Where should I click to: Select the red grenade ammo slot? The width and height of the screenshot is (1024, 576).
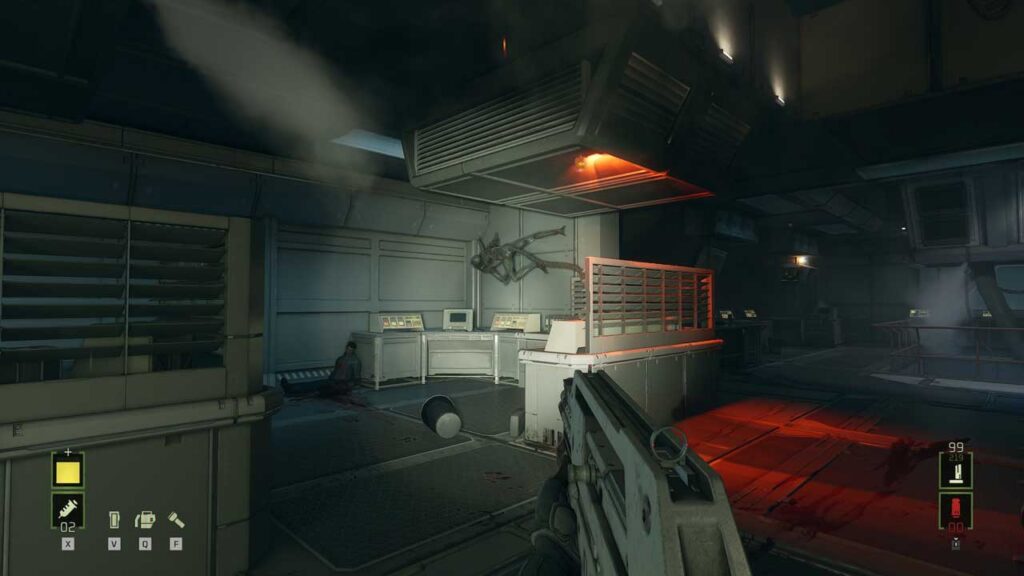[x=954, y=508]
